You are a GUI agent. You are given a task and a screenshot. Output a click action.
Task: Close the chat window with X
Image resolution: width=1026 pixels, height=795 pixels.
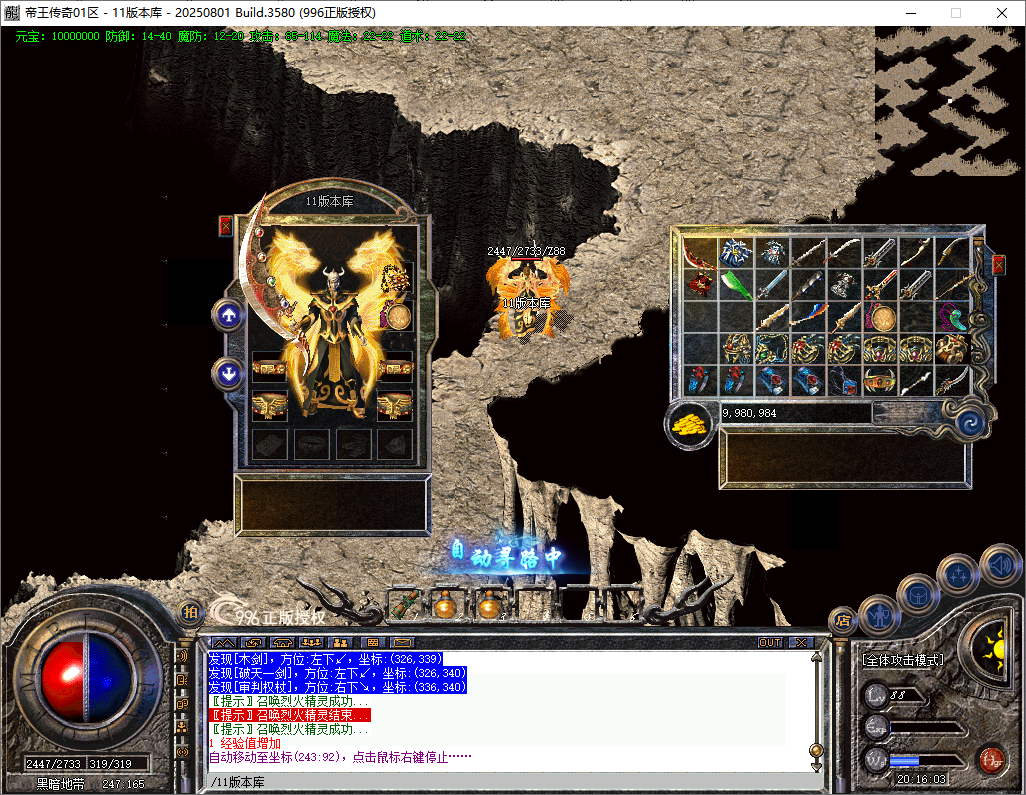801,642
